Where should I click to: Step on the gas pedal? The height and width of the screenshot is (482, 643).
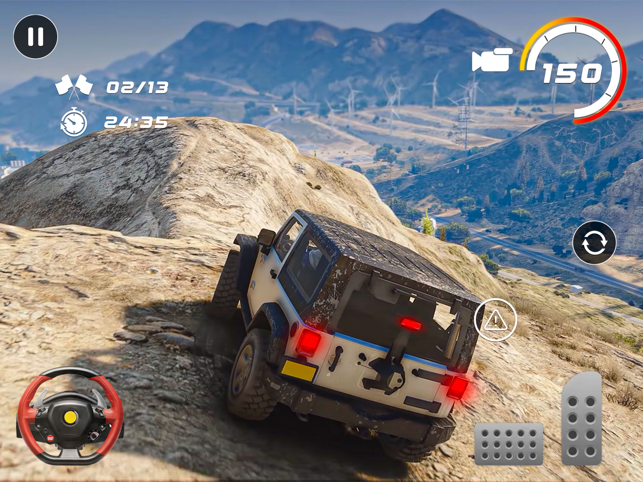581,418
